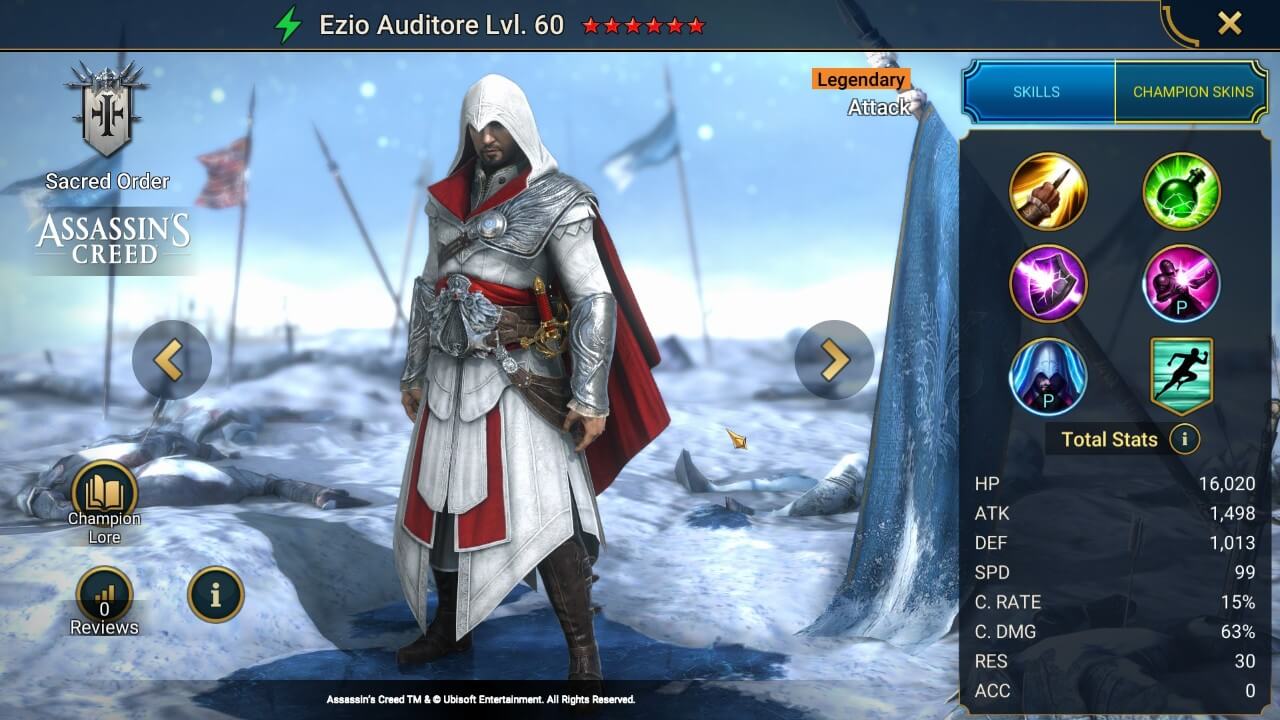
Task: Switch to the SKILLS tab
Action: tap(1037, 91)
